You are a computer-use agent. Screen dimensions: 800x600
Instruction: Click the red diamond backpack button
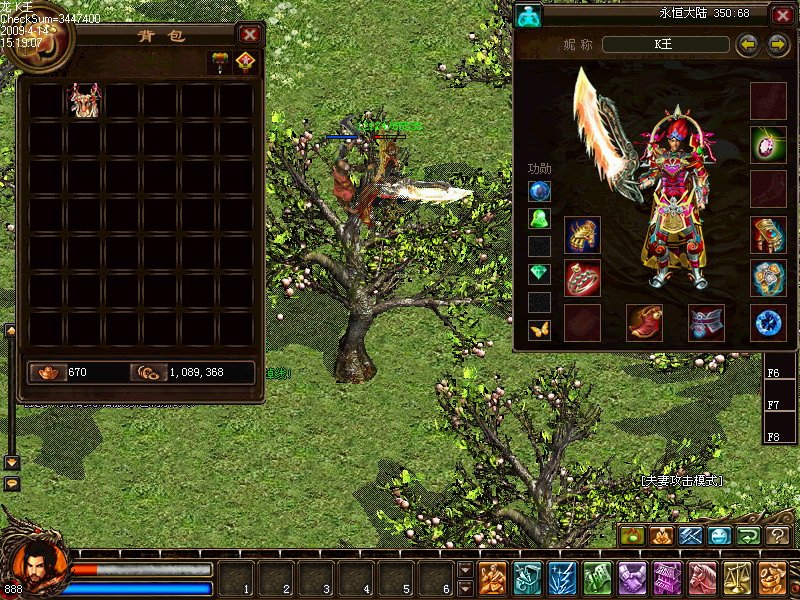click(245, 62)
